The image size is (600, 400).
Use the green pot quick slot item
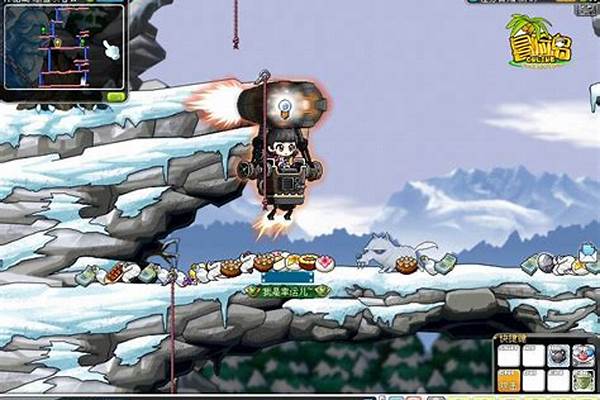pos(583,381)
